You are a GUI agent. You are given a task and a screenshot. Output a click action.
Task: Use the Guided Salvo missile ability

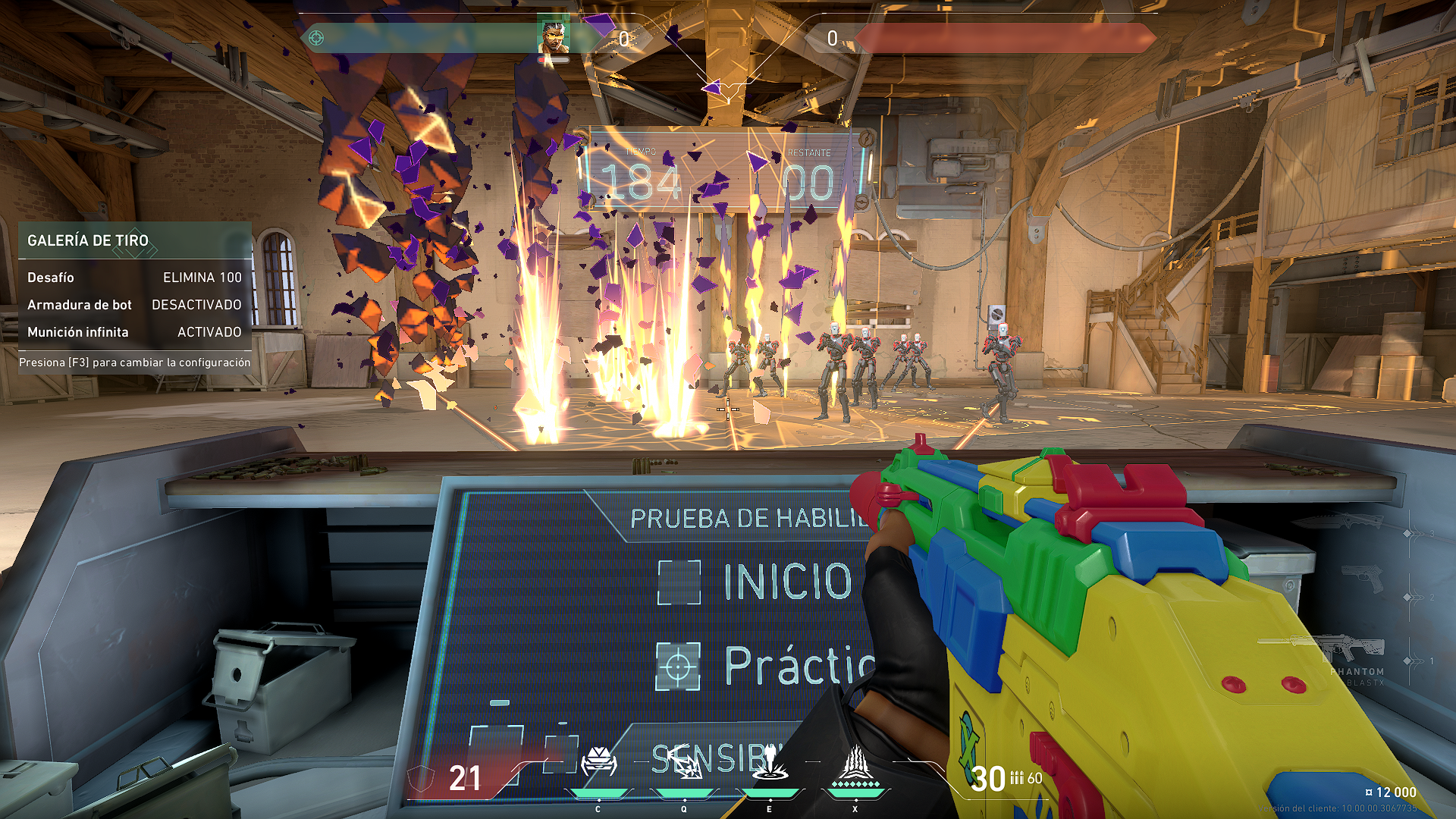pyautogui.click(x=770, y=763)
